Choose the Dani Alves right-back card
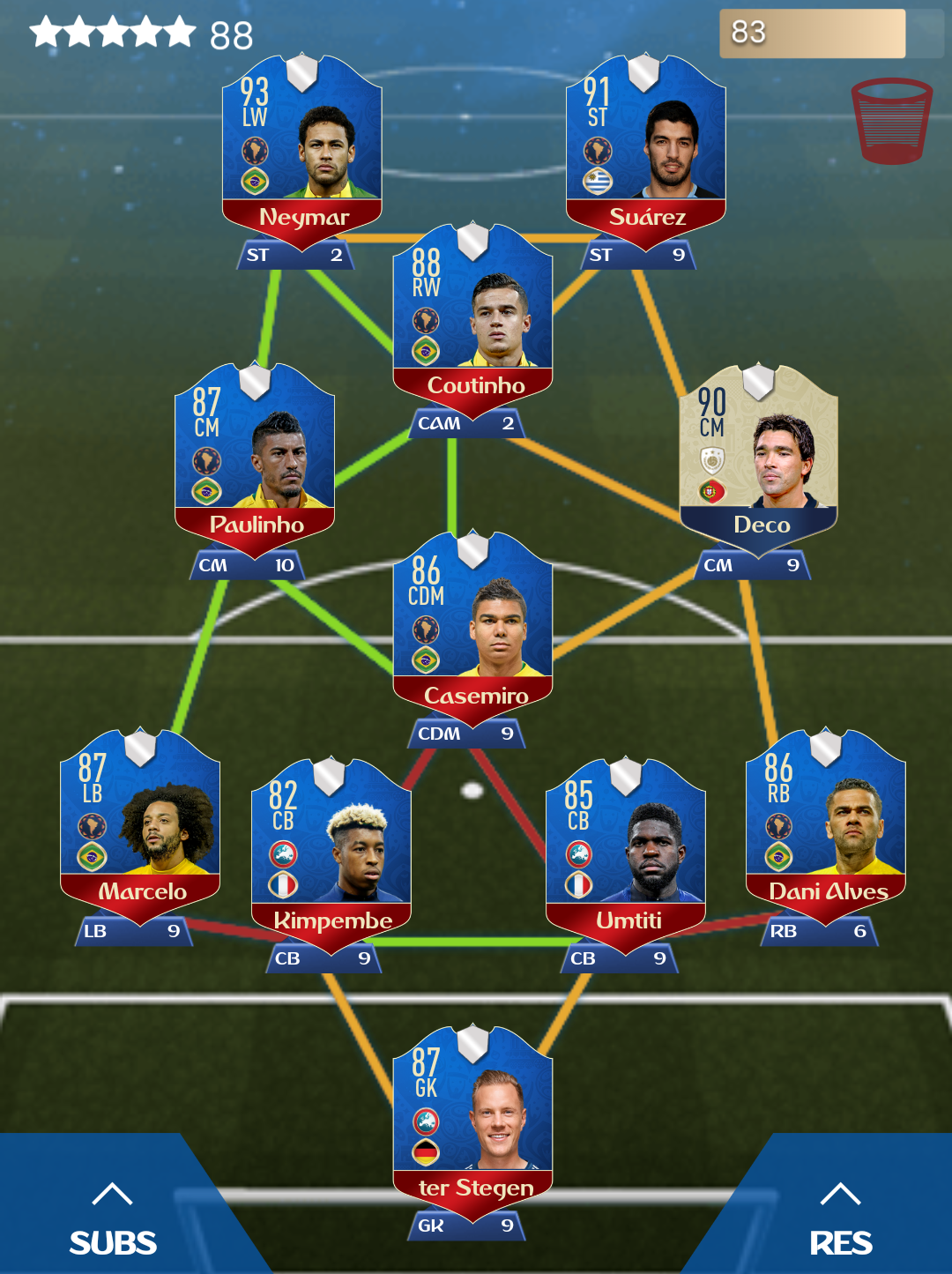The height and width of the screenshot is (1274, 952). [825, 820]
